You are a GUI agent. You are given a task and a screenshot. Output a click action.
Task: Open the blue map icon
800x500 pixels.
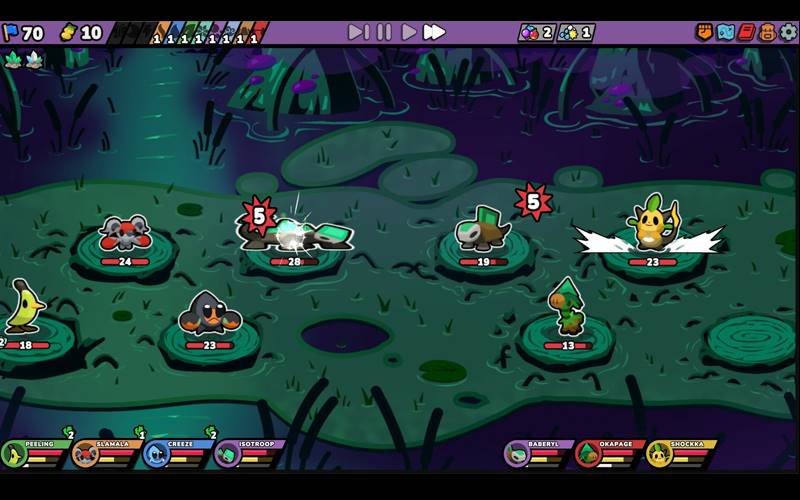tap(725, 32)
